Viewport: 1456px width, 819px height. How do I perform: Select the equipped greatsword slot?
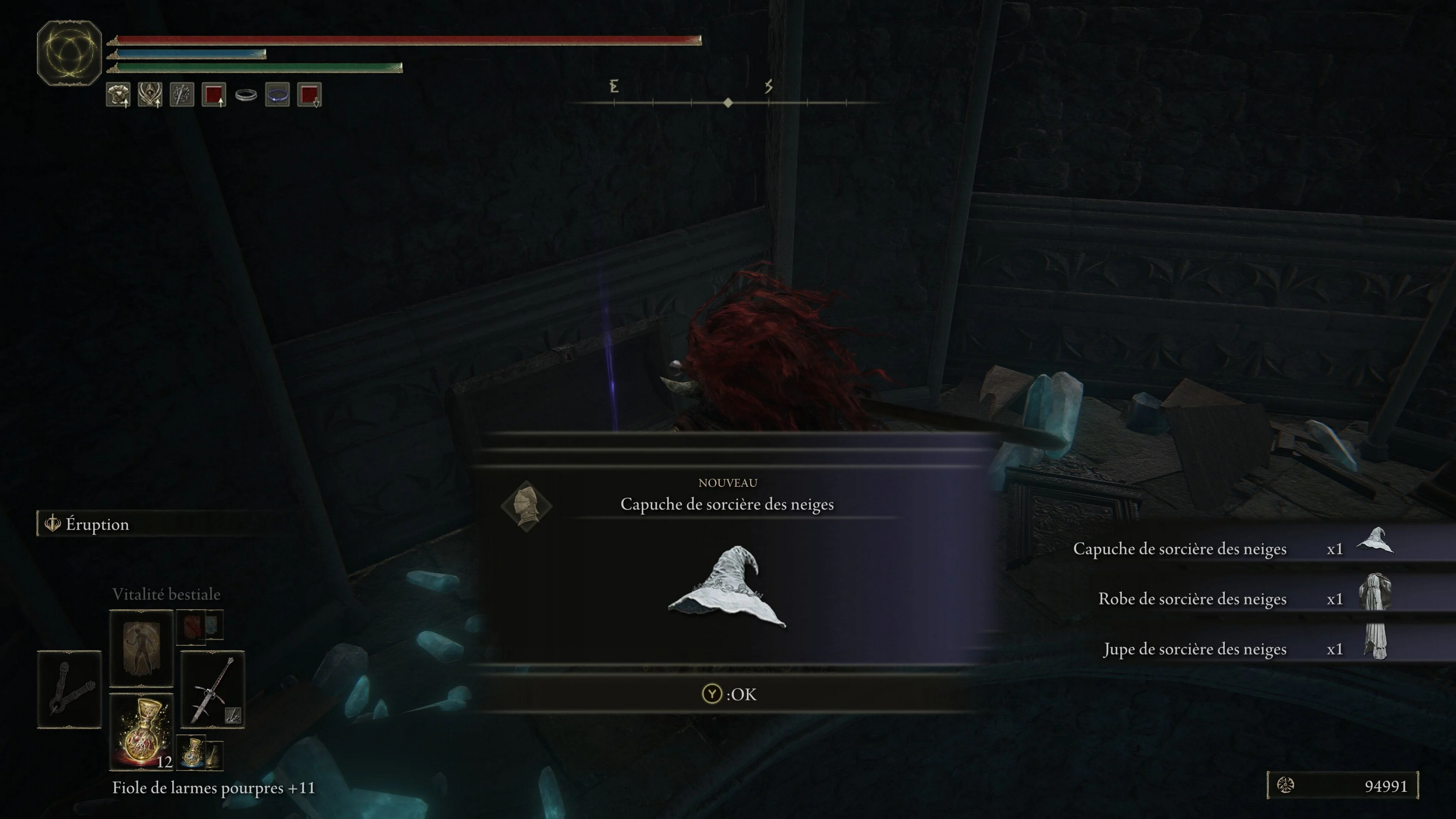(212, 688)
